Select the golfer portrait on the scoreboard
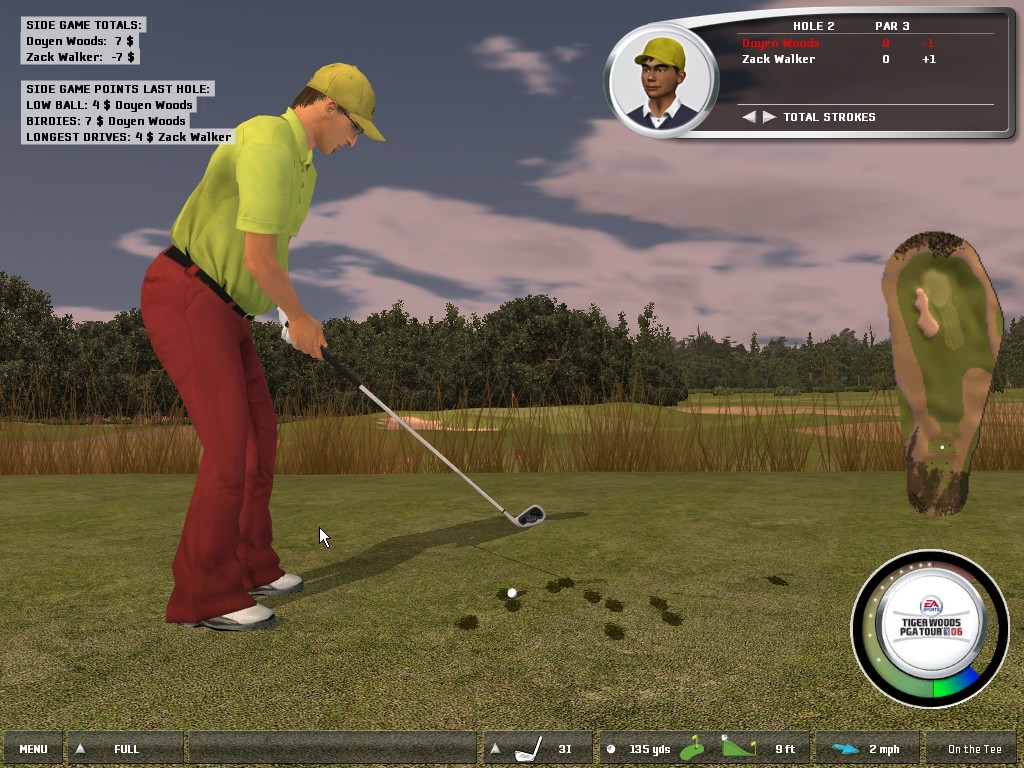This screenshot has width=1024, height=768. point(661,80)
